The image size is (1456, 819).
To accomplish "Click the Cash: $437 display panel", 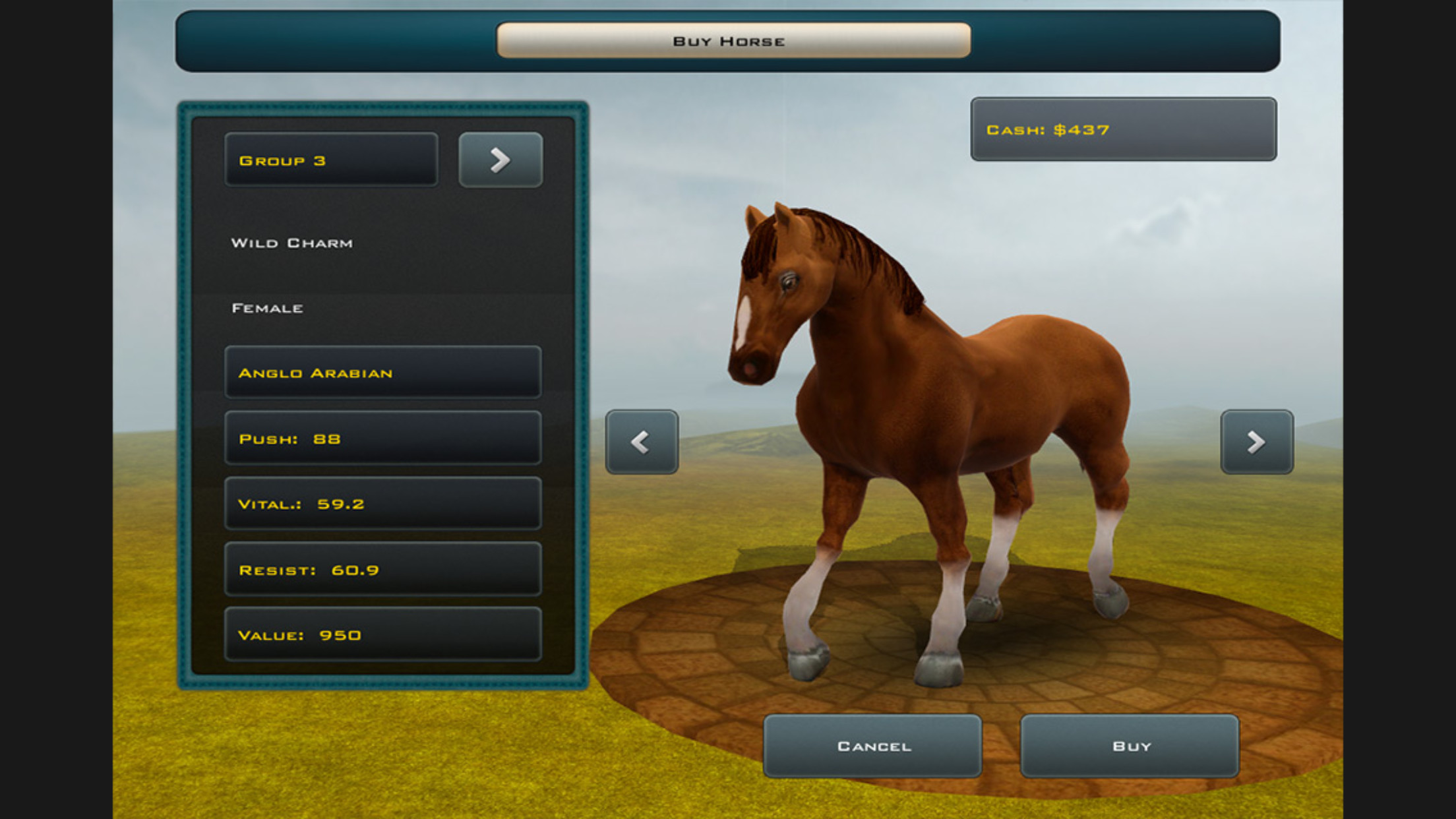I will (x=1123, y=130).
